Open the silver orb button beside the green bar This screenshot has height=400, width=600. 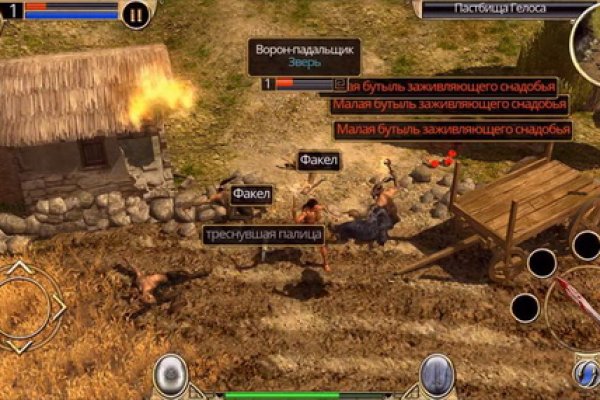(x=170, y=374)
